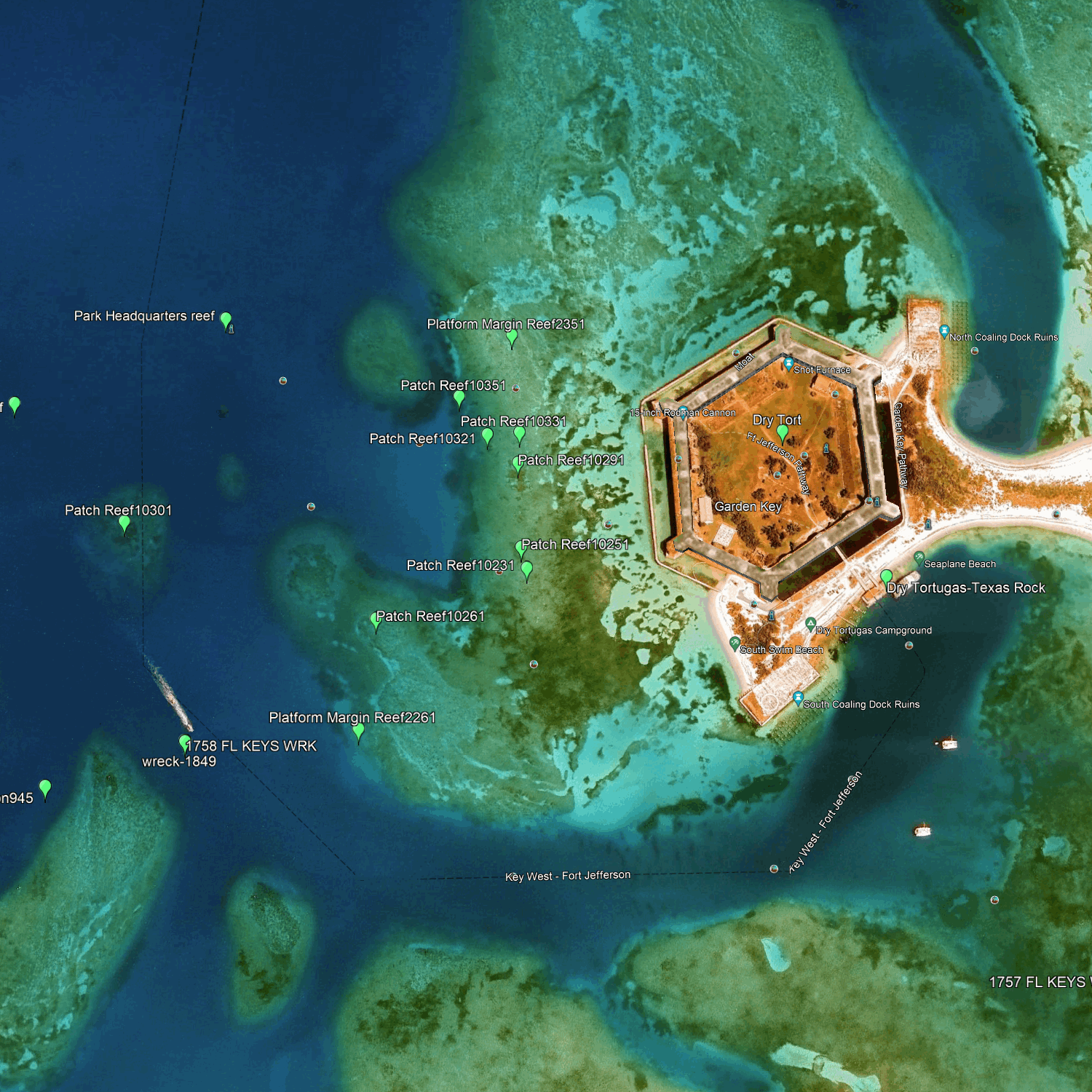Click the Patch Reef10231 pin
The image size is (1092, 1092).
tap(526, 569)
